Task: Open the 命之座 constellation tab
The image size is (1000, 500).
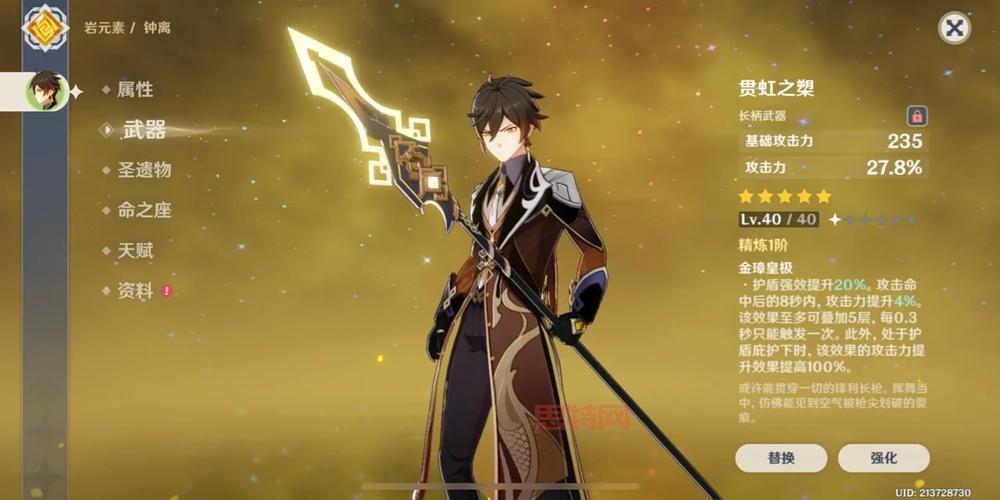Action: [x=144, y=210]
